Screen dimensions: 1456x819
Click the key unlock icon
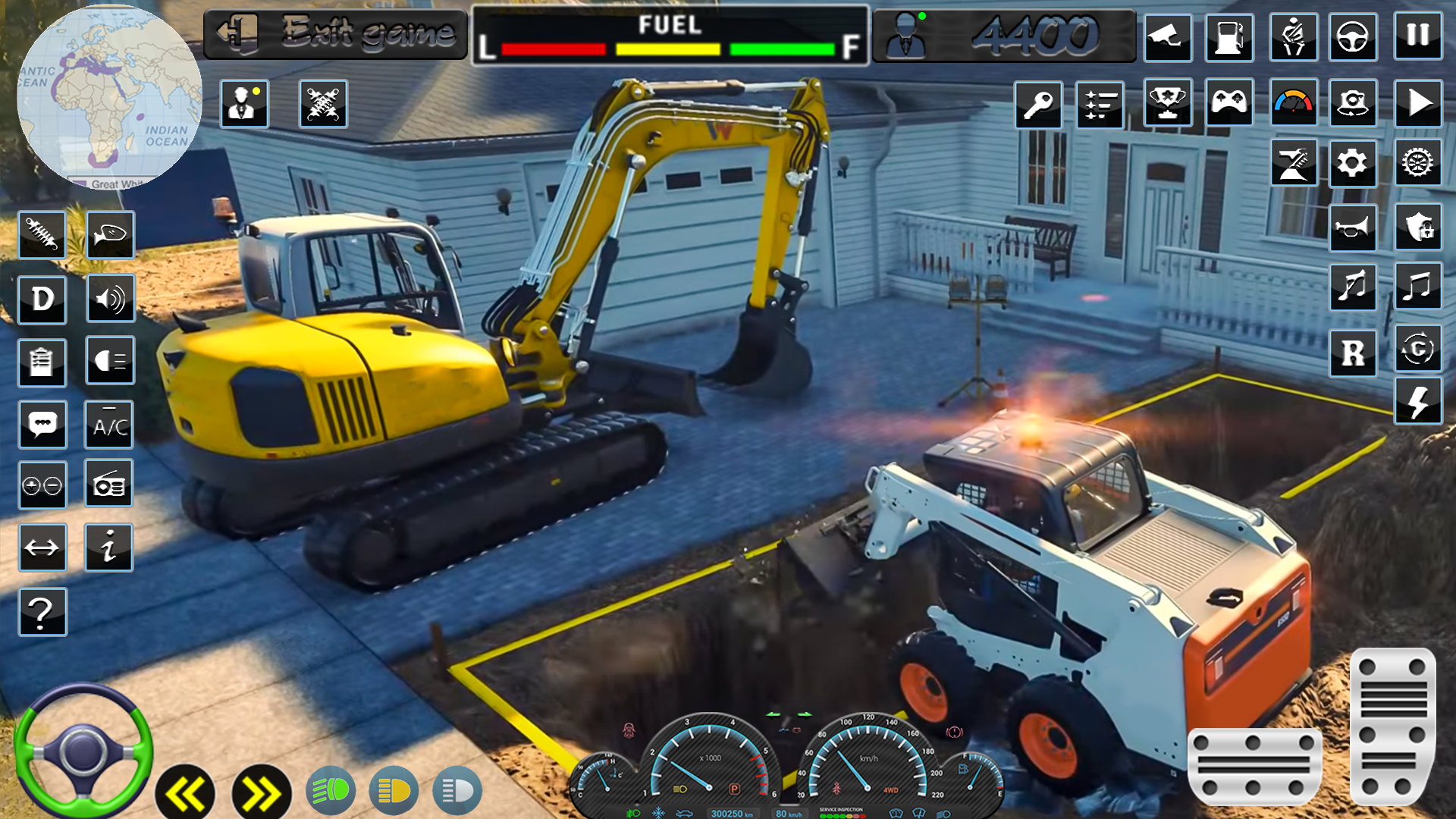tap(1039, 104)
